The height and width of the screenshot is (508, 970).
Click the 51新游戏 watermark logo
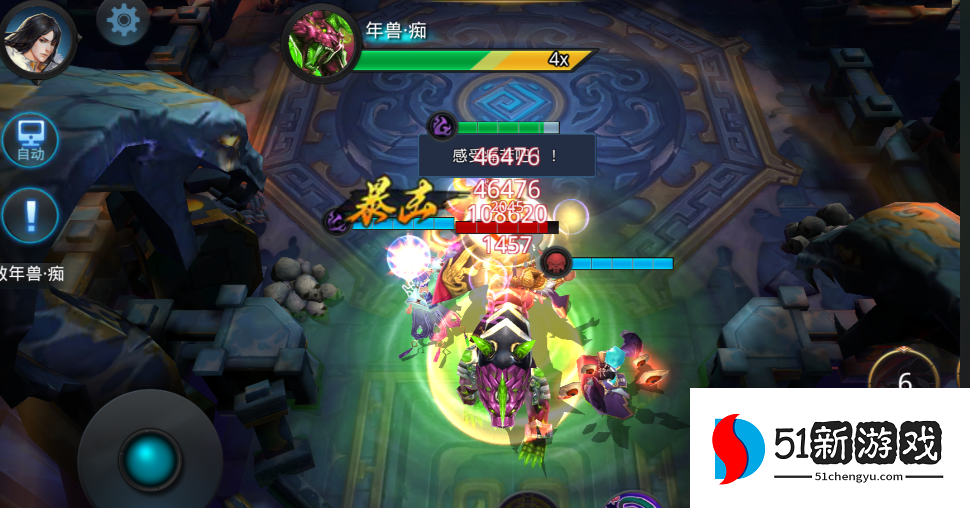pyautogui.click(x=830, y=447)
